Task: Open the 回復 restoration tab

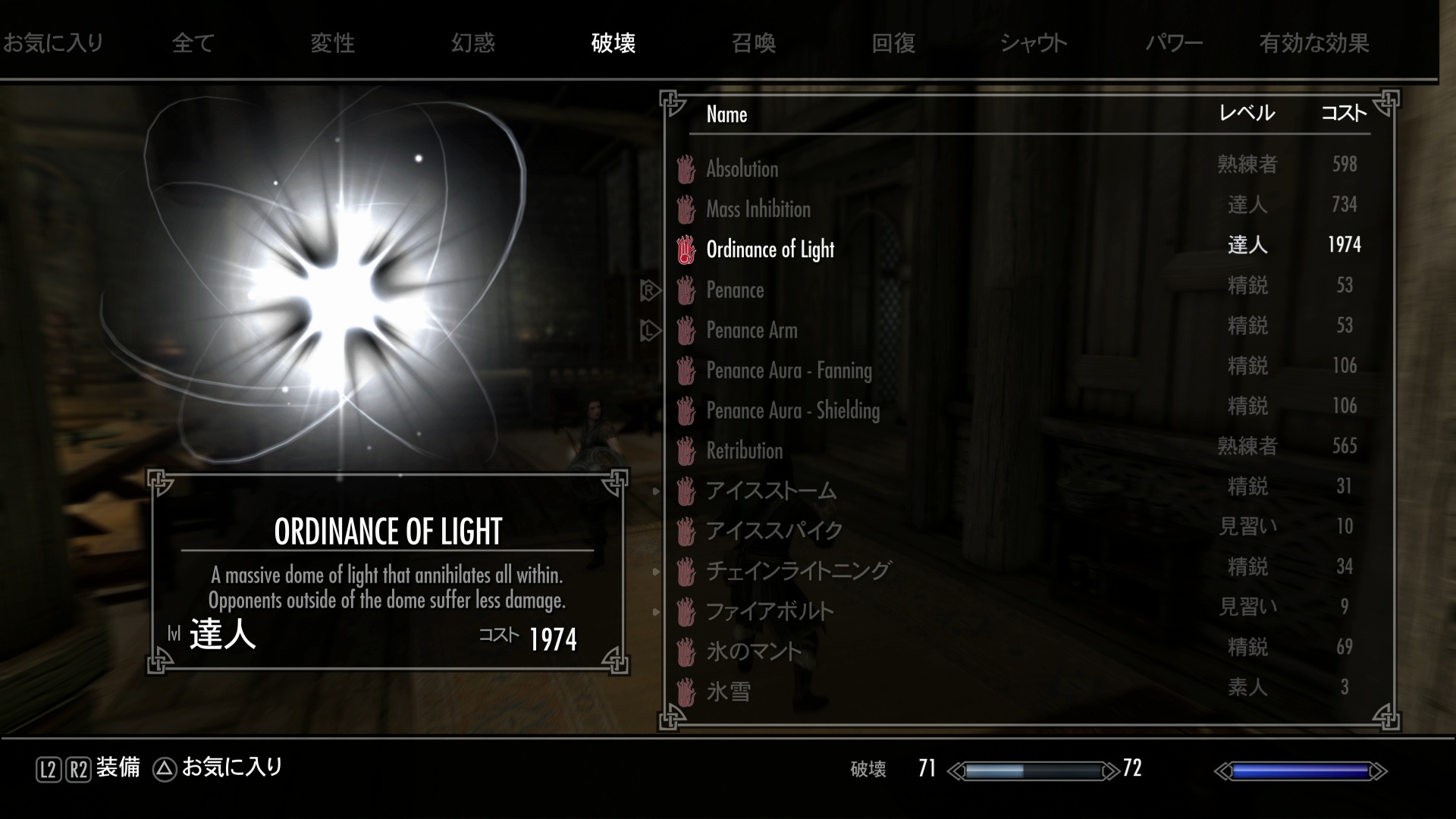Action: (x=893, y=43)
